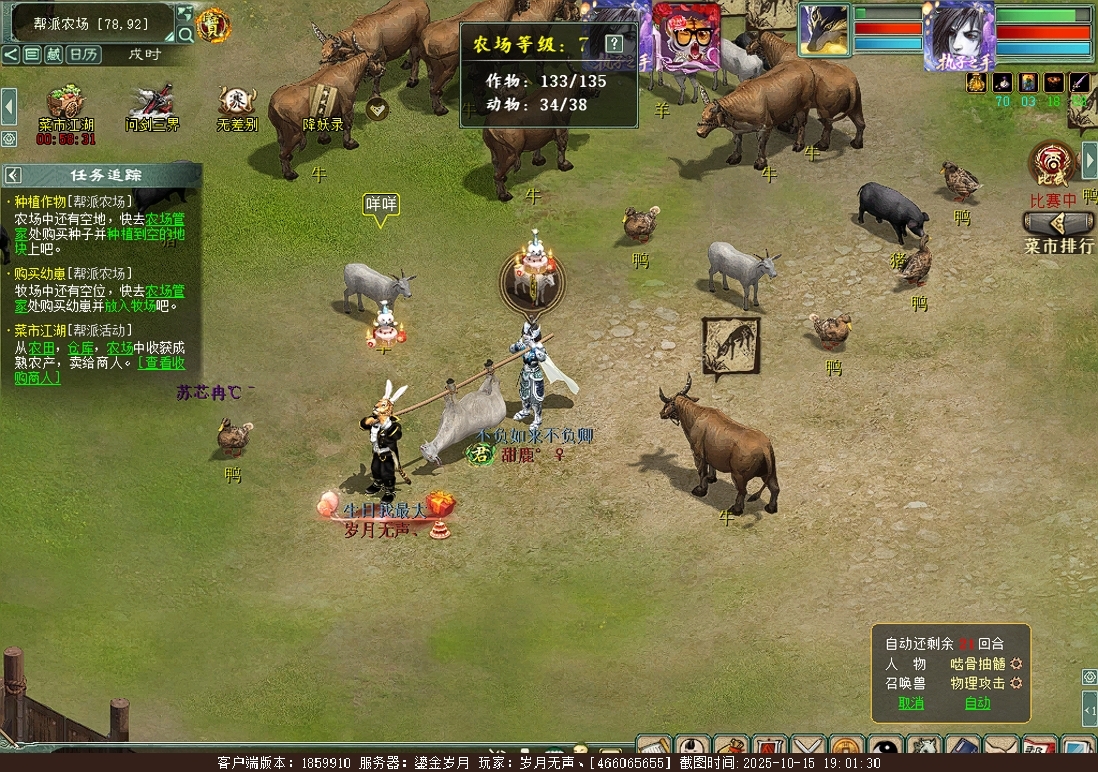This screenshot has height=772, width=1098.
Task: Follow the 查看收购商人 quest link
Action: tap(158, 370)
